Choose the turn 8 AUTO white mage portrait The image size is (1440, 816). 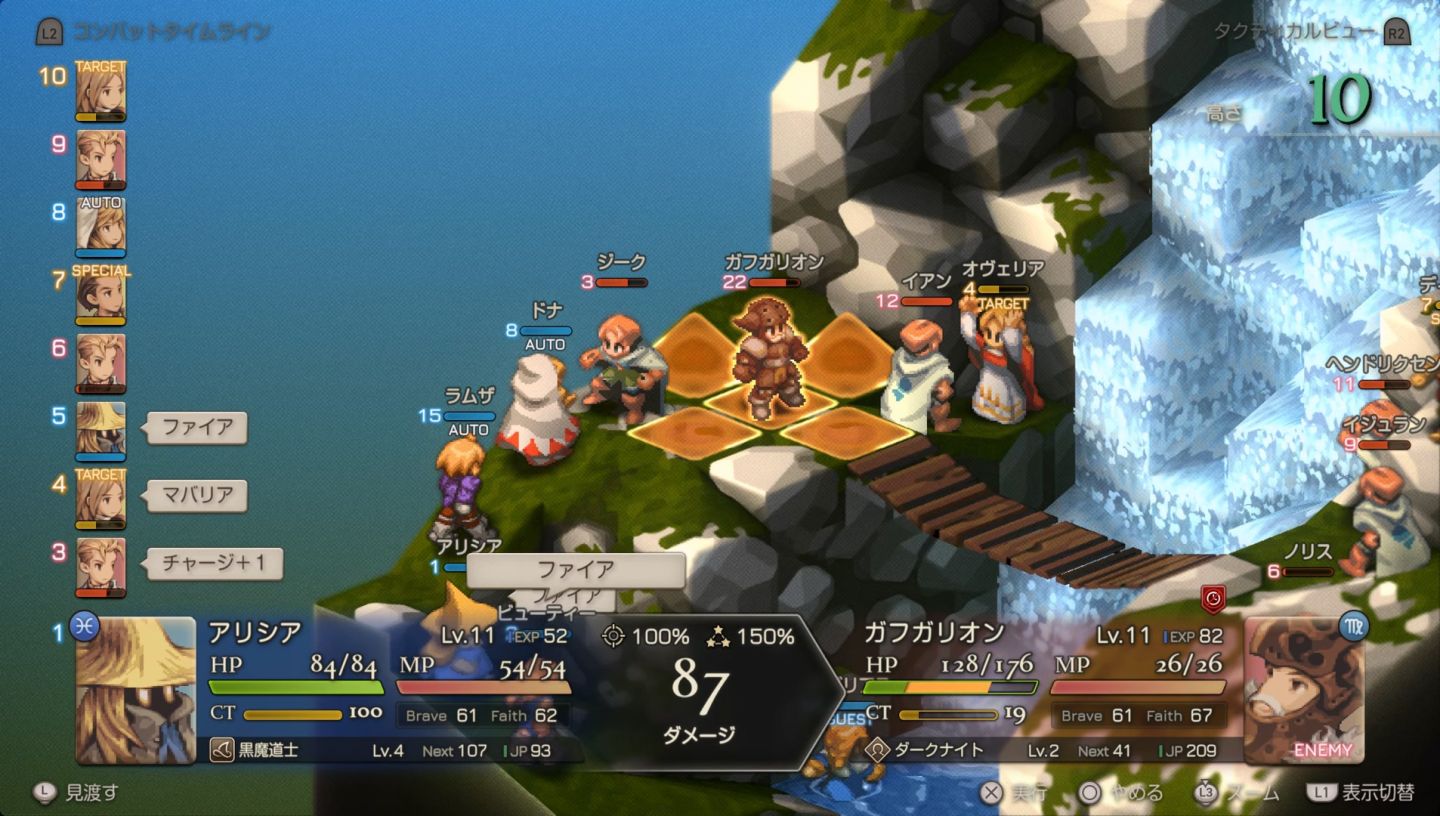[101, 228]
